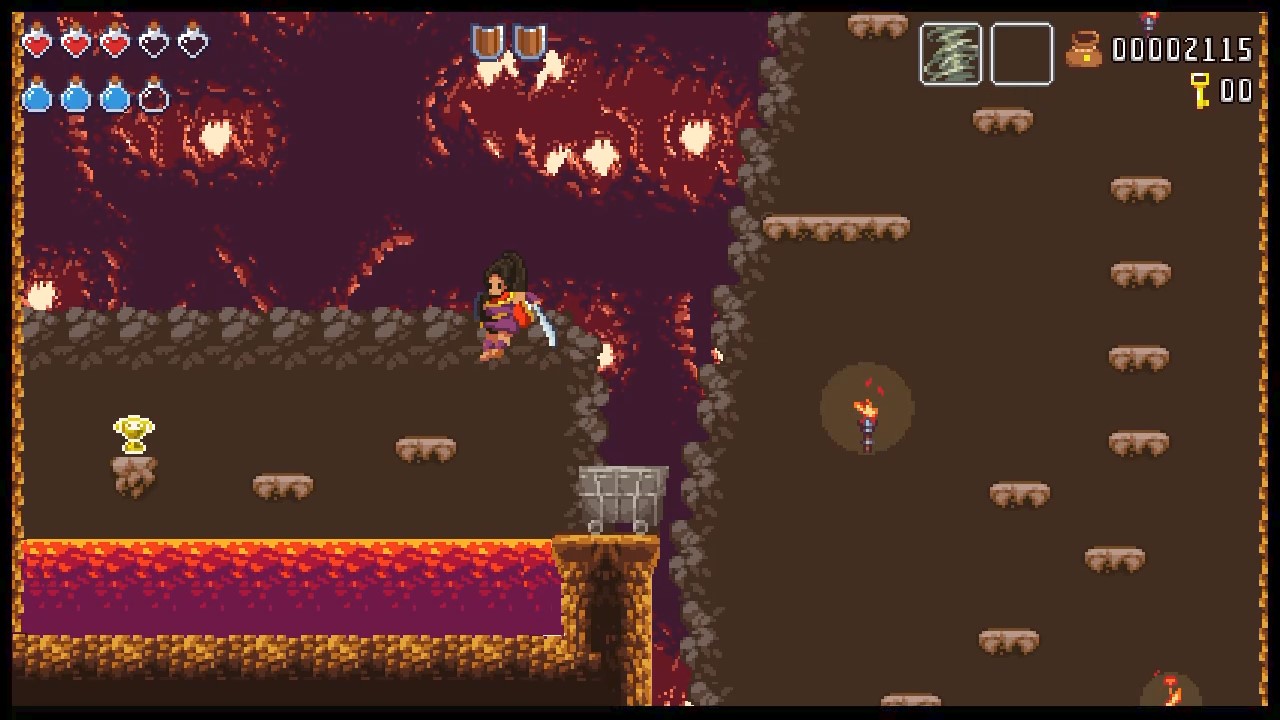Toggle the third filled red heart potion
This screenshot has height=720, width=1280.
(115, 43)
